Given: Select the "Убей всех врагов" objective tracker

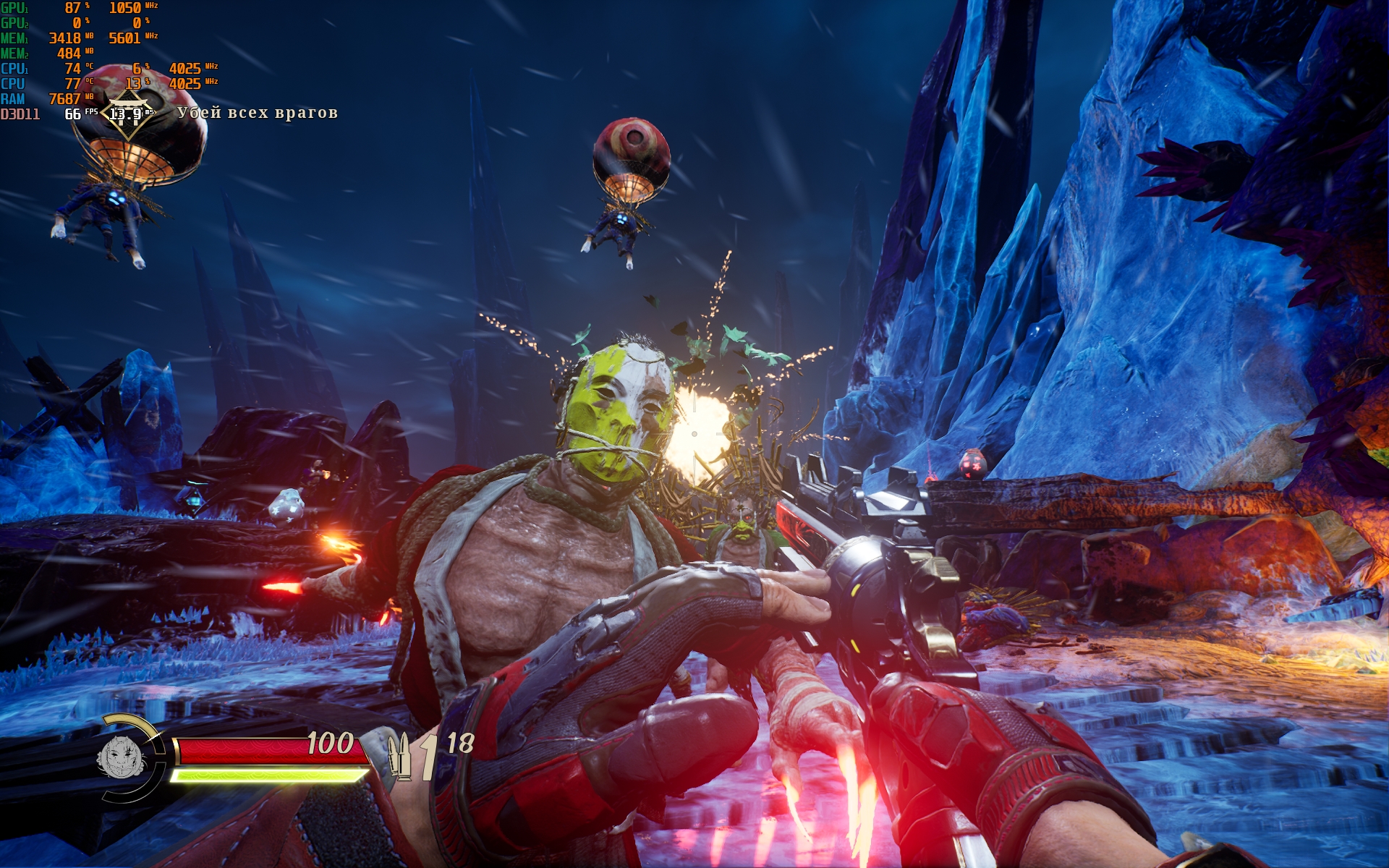Looking at the screenshot, I should (258, 113).
